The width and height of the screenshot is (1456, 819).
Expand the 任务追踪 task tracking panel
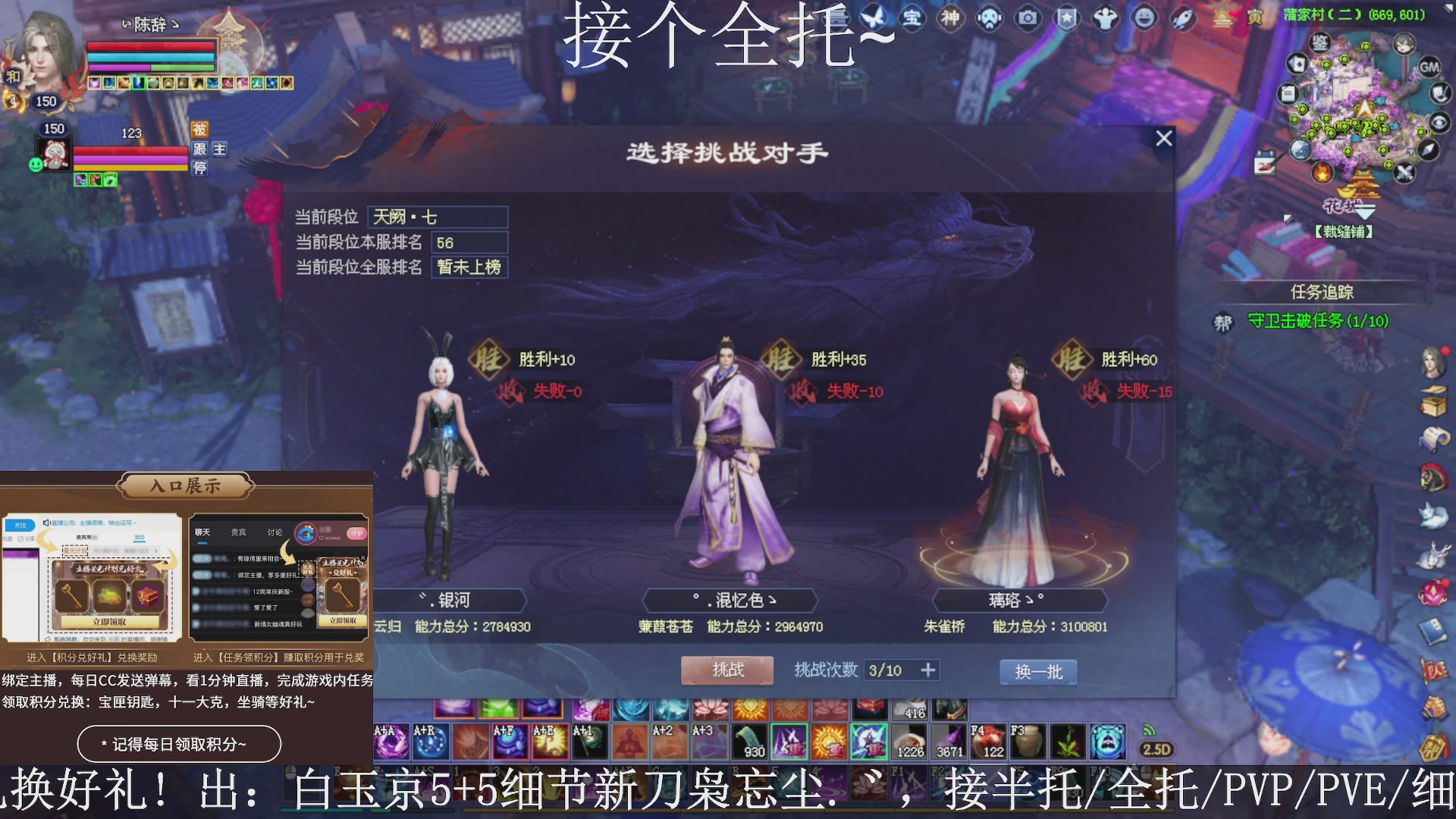click(x=1323, y=291)
